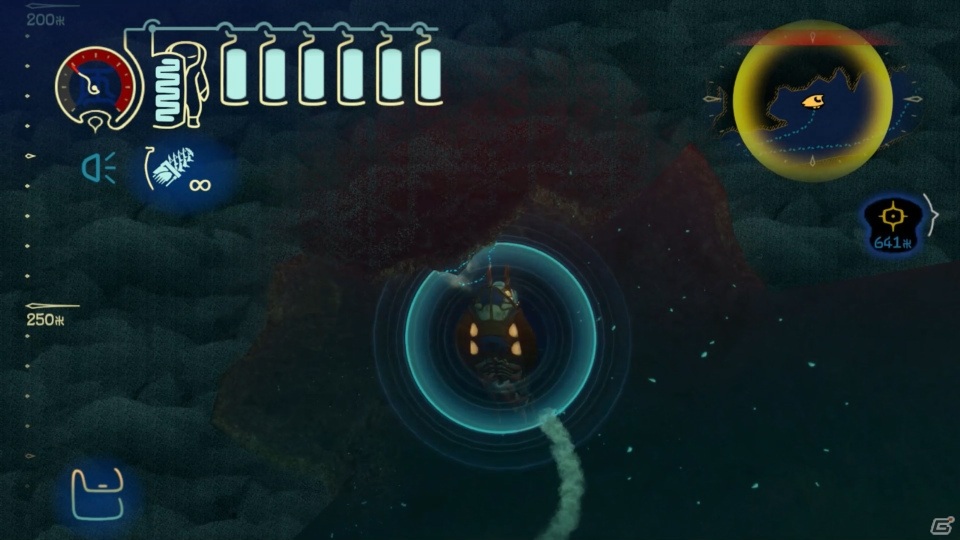Screen dimensions: 960x540
Task: Click the objective distance tracker showing 641
Action: (x=891, y=223)
